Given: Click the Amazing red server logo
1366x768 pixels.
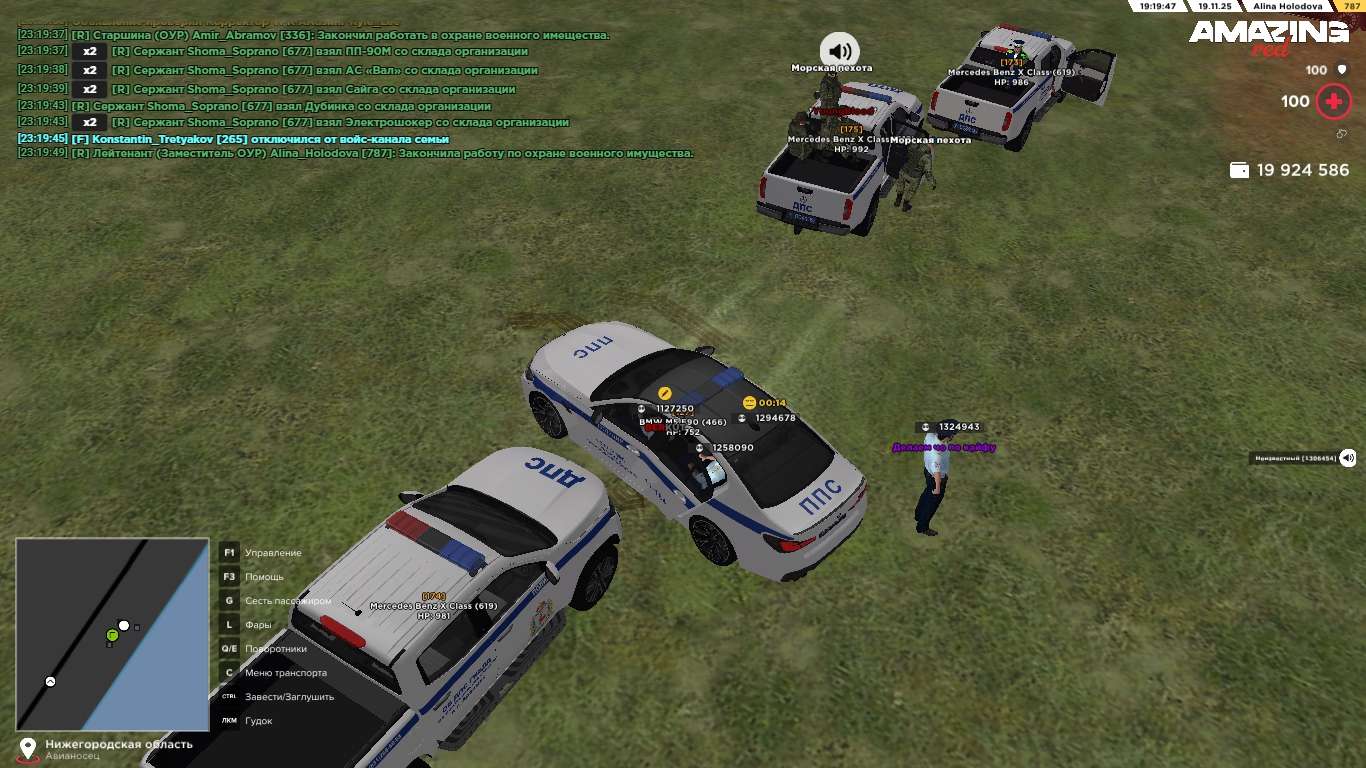Looking at the screenshot, I should (x=1268, y=38).
